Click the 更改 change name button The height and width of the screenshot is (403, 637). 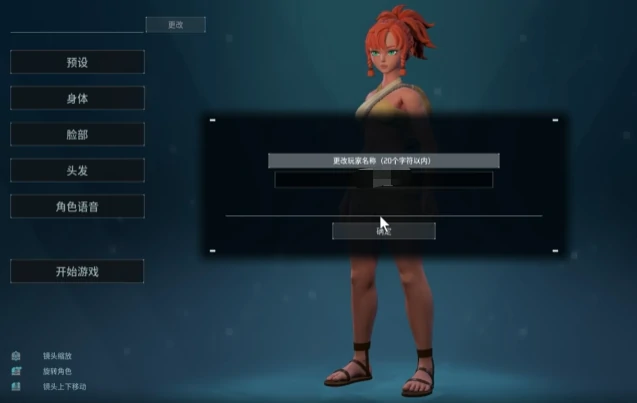tap(175, 24)
